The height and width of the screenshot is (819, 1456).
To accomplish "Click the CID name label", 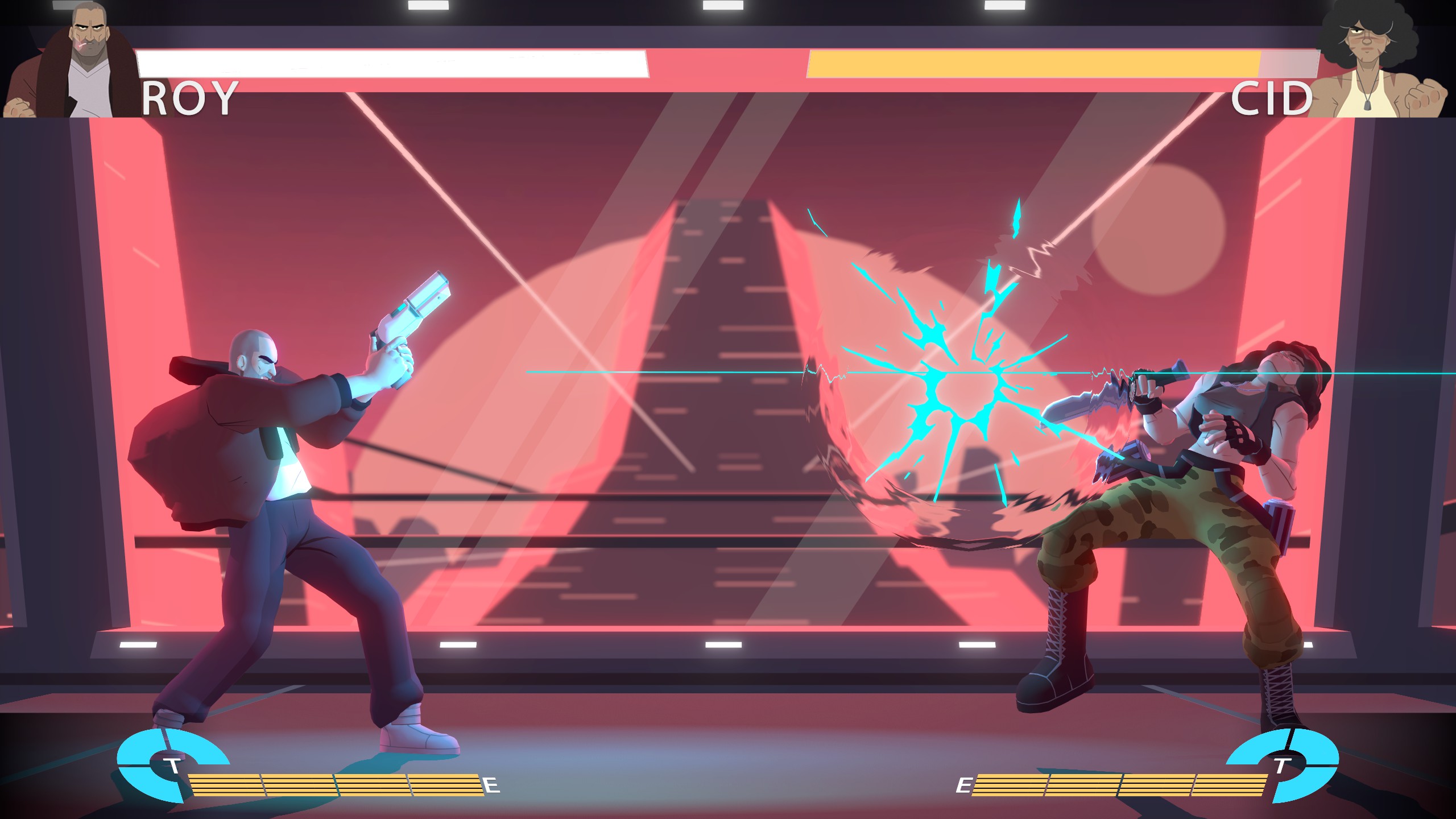I will (1274, 98).
